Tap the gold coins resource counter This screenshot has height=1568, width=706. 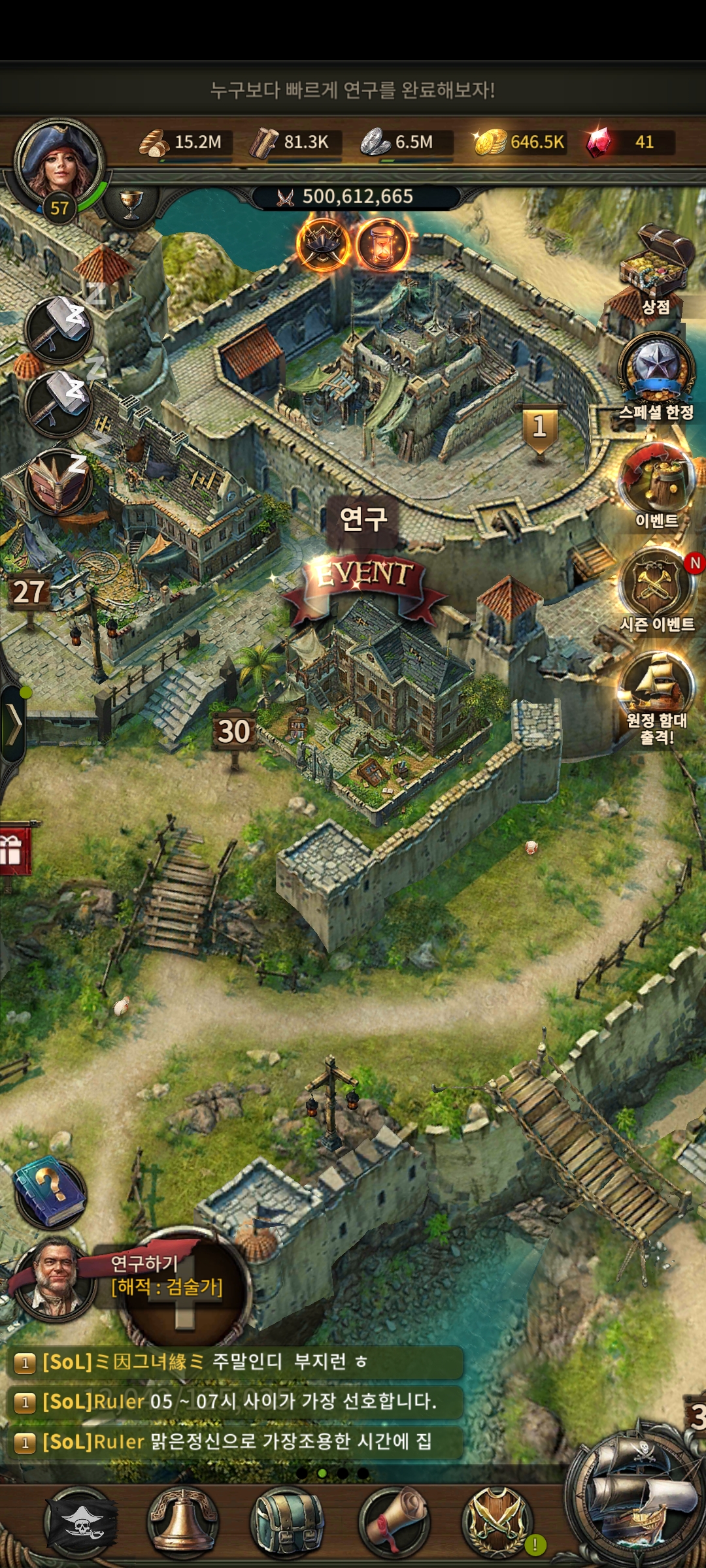tap(520, 142)
